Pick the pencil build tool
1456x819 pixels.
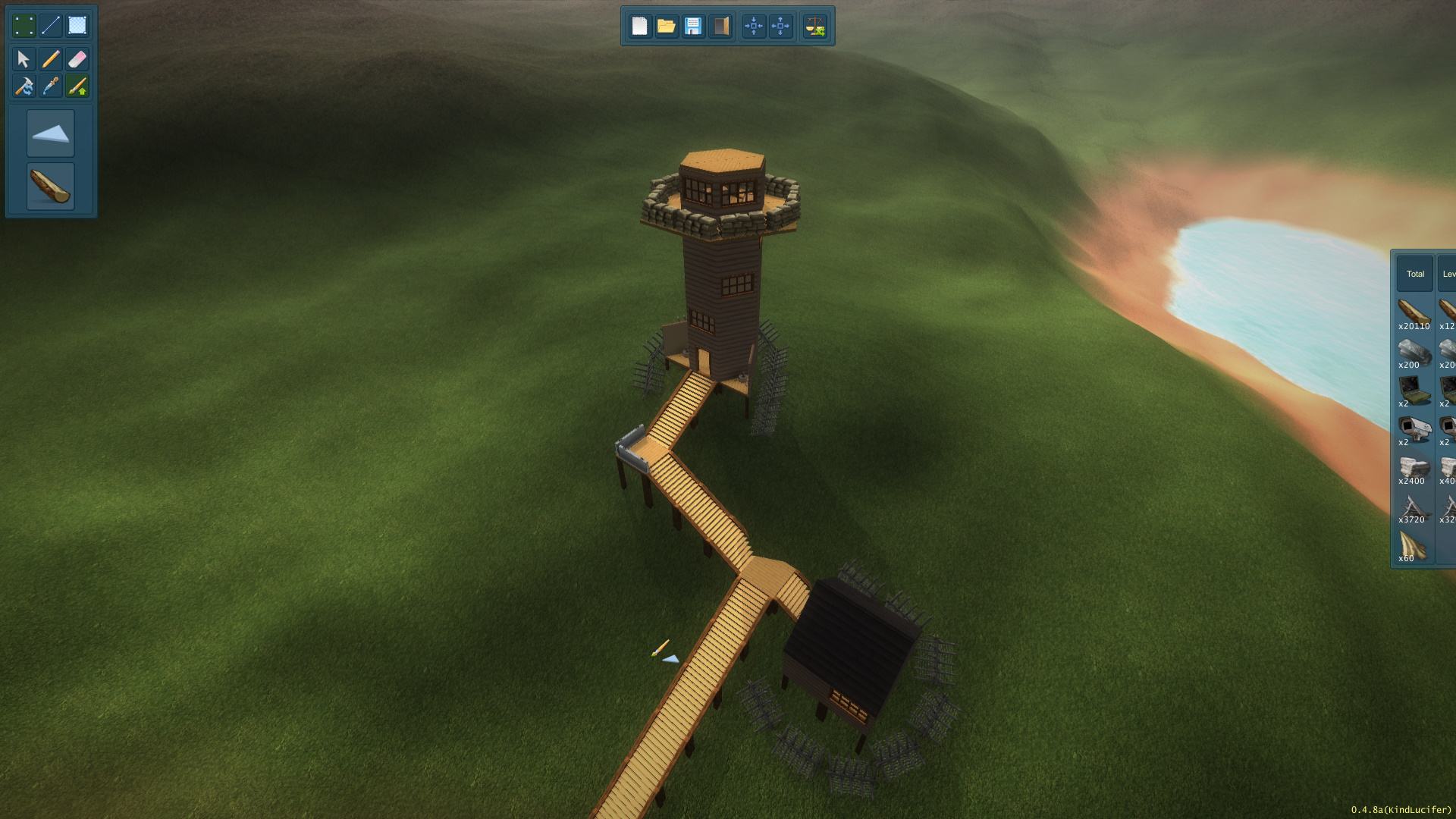click(50, 59)
